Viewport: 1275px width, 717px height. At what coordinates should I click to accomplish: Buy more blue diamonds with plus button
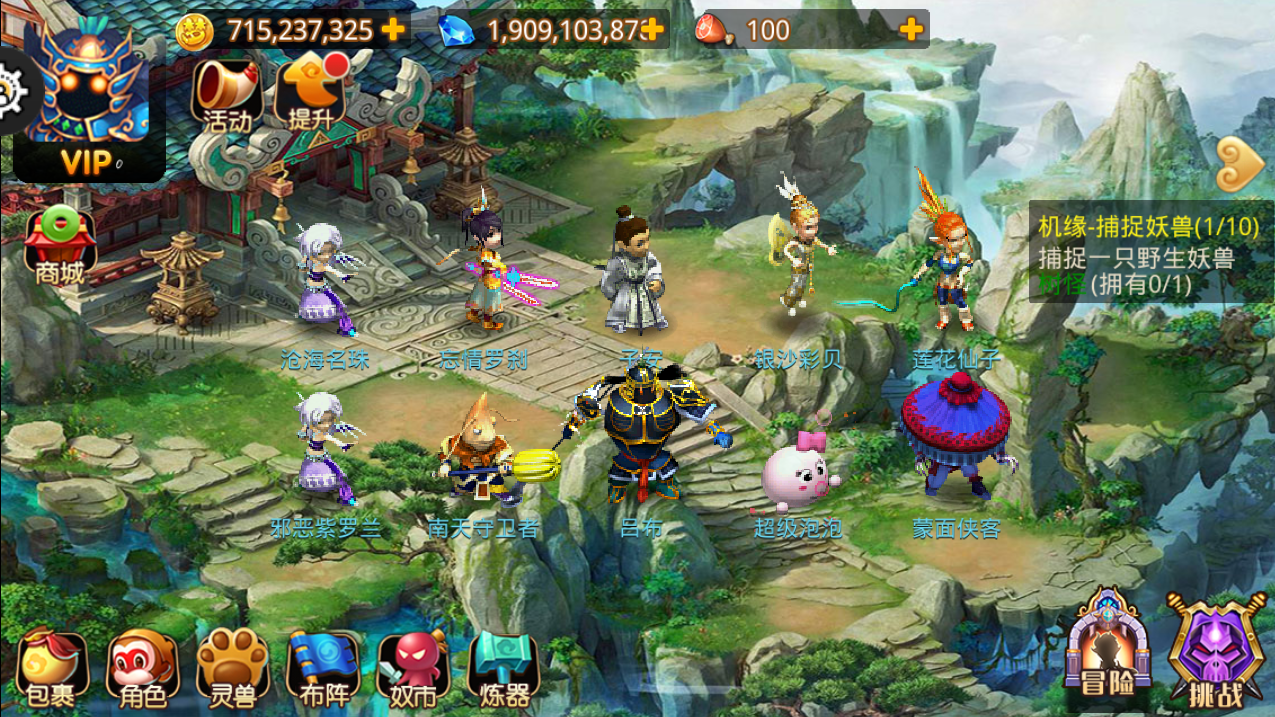pyautogui.click(x=652, y=29)
